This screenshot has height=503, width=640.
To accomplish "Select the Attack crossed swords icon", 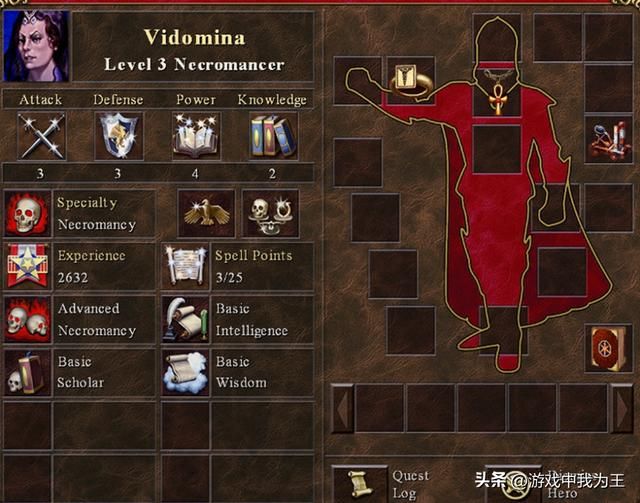I will click(x=41, y=135).
